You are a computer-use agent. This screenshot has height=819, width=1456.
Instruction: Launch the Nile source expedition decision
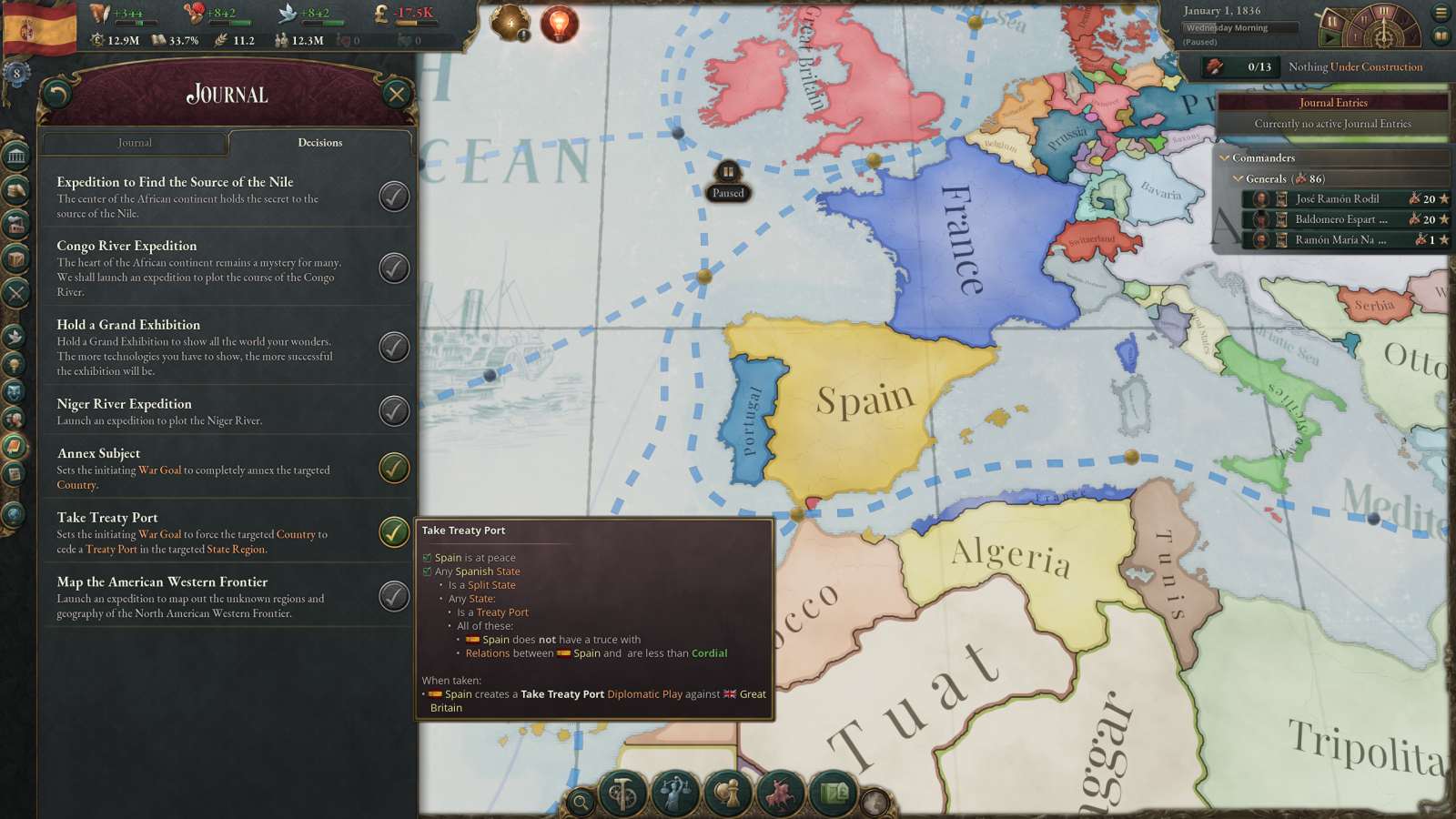click(394, 197)
